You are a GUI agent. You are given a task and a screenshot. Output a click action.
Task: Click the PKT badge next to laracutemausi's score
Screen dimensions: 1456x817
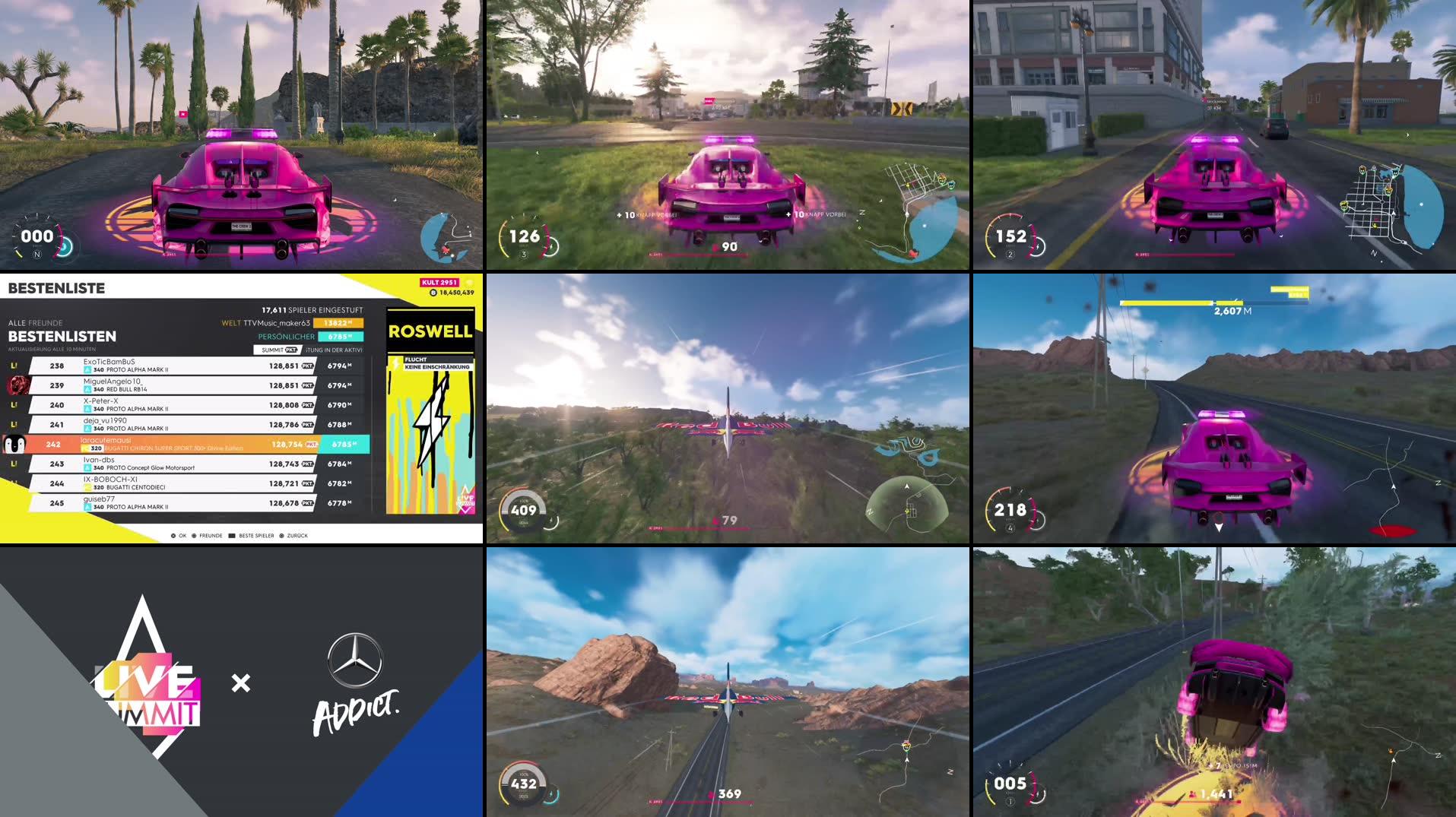point(311,444)
